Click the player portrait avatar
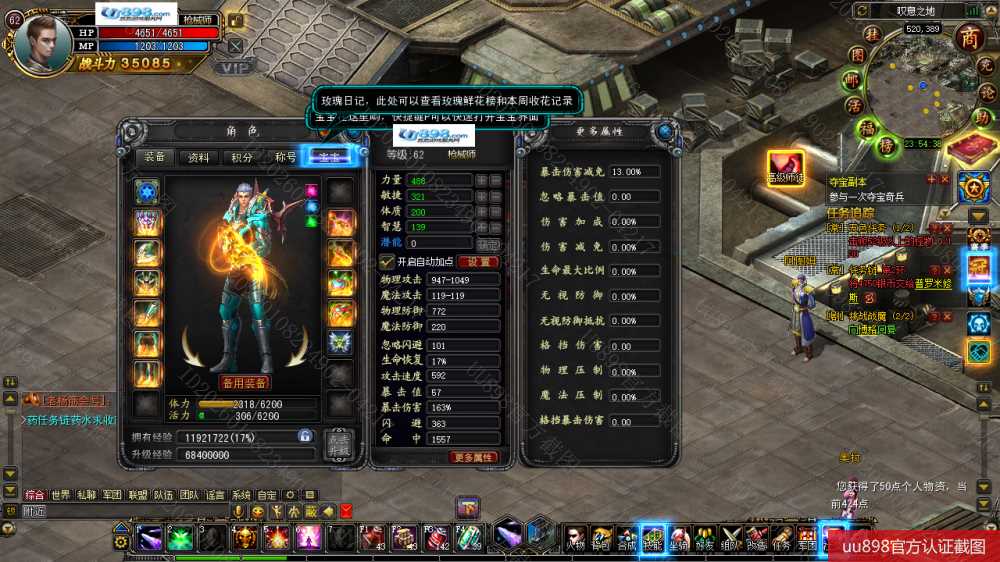This screenshot has height=562, width=1000. coord(42,38)
